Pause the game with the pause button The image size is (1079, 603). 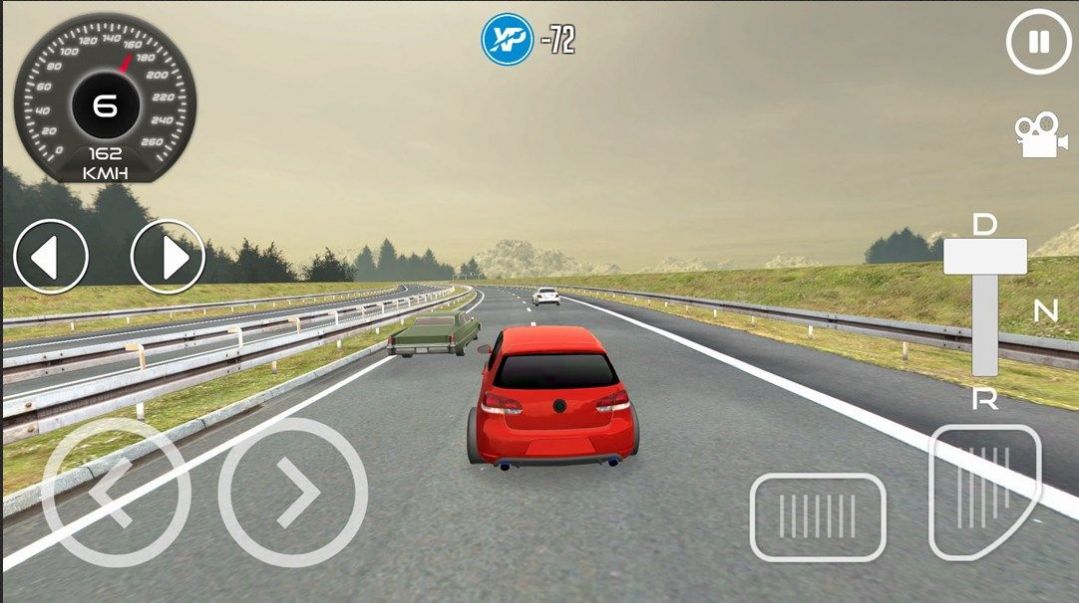1039,42
